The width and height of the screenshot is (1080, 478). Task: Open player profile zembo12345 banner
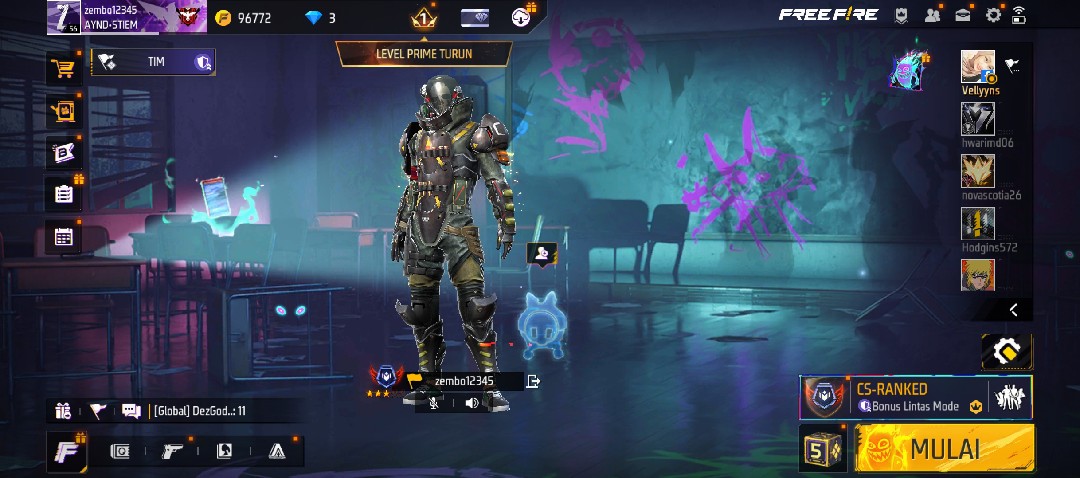[125, 16]
